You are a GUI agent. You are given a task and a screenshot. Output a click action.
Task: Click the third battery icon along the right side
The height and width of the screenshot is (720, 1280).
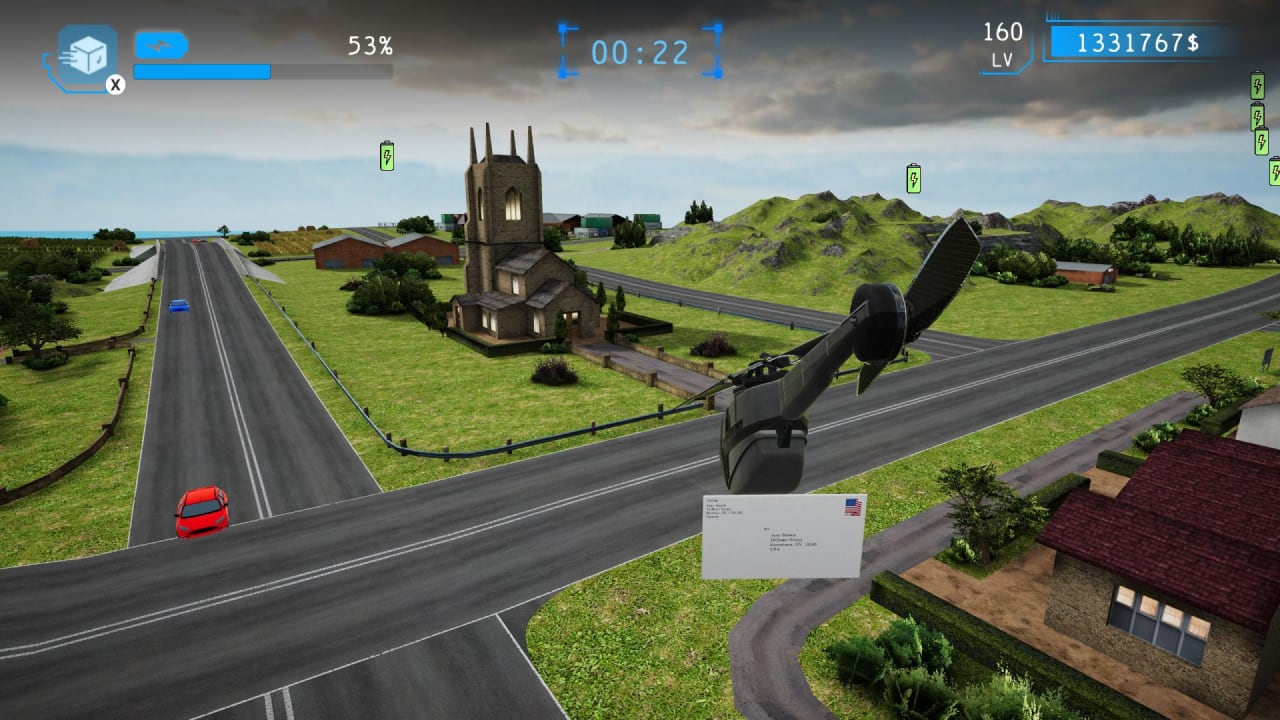(1261, 140)
